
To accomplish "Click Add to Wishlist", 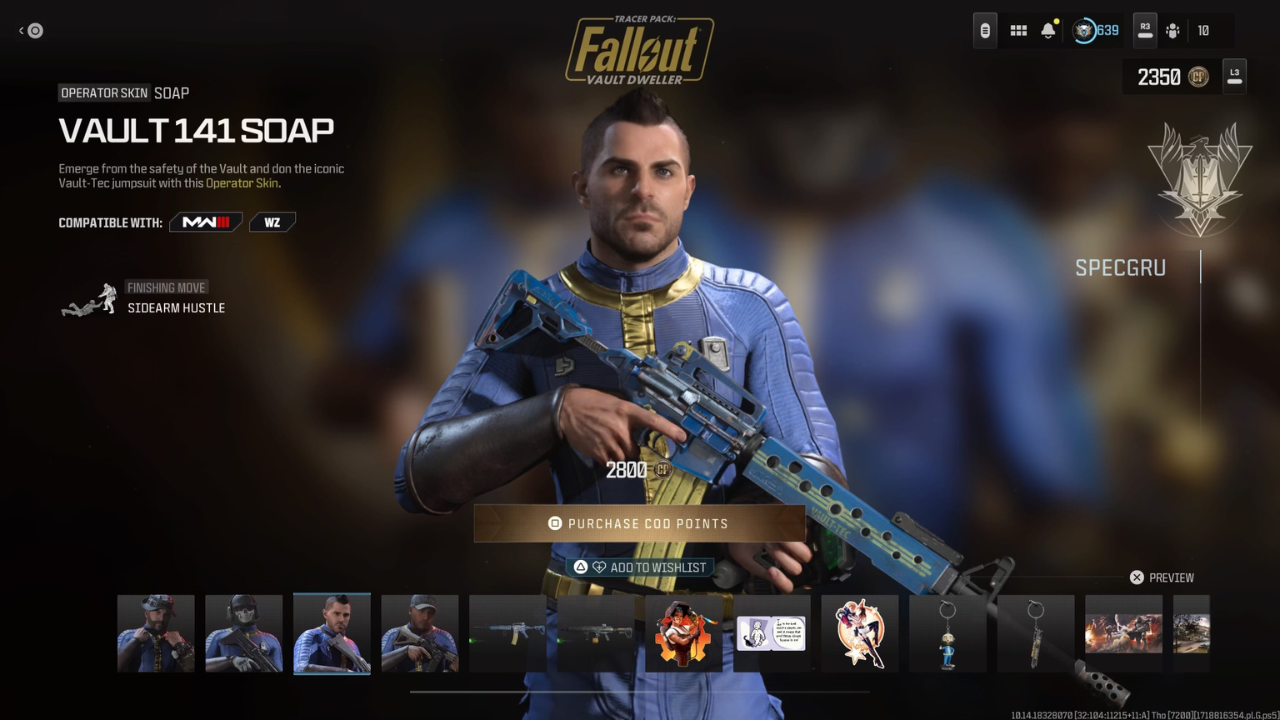I will [x=640, y=566].
